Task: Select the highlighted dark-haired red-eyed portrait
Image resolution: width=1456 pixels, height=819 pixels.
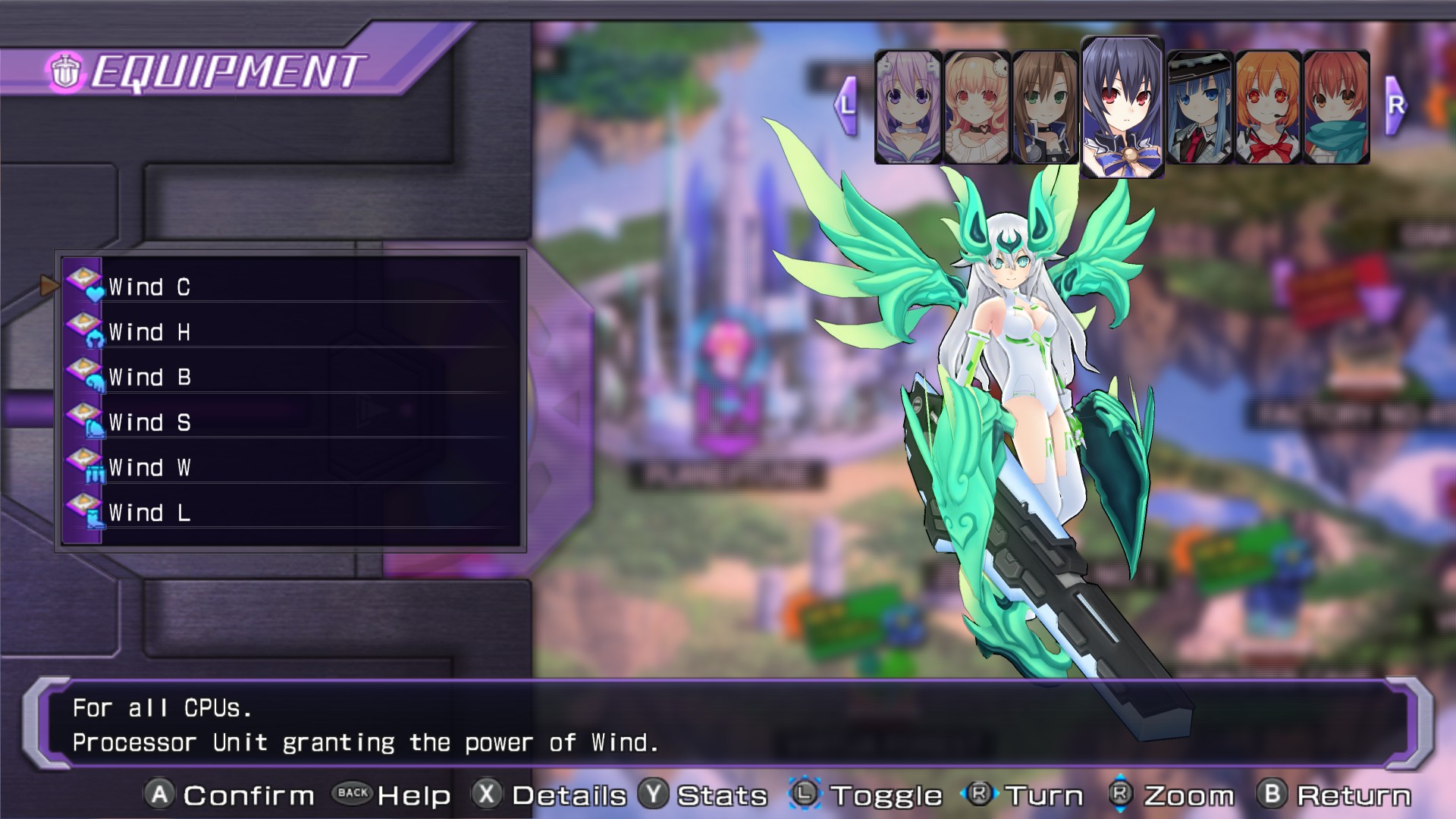Action: point(1122,107)
